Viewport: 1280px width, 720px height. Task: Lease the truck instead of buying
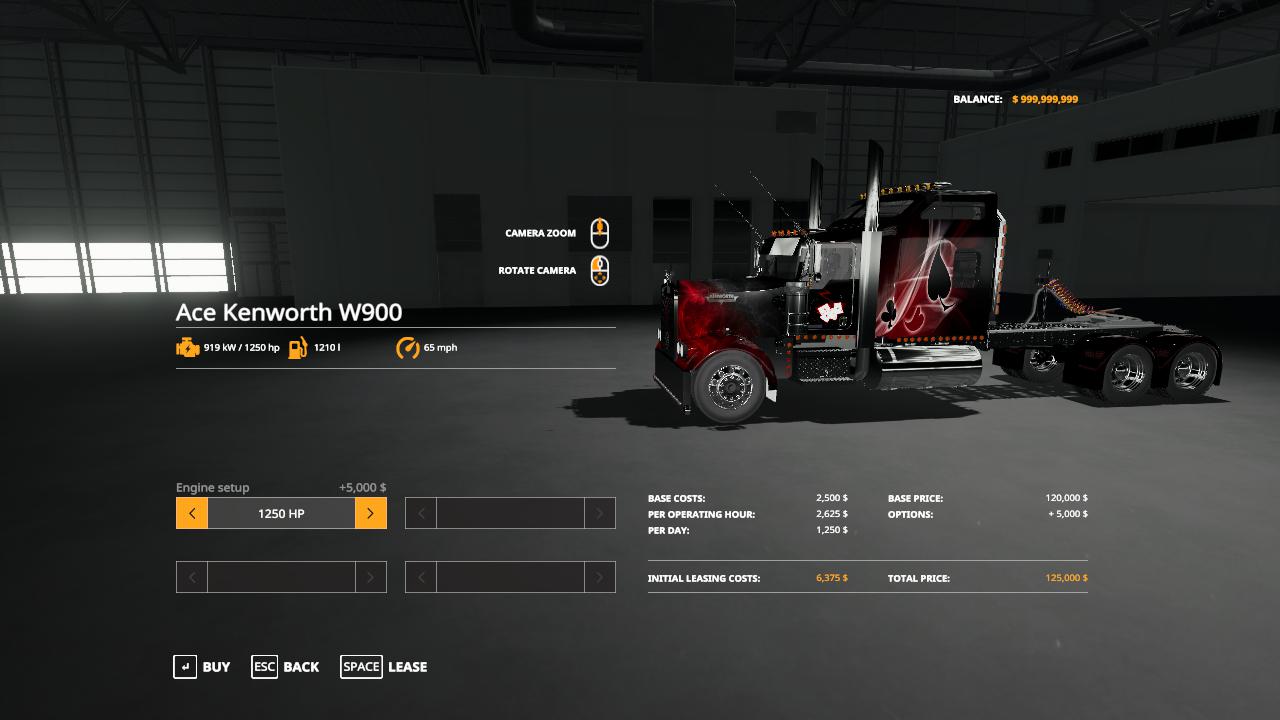[x=384, y=667]
